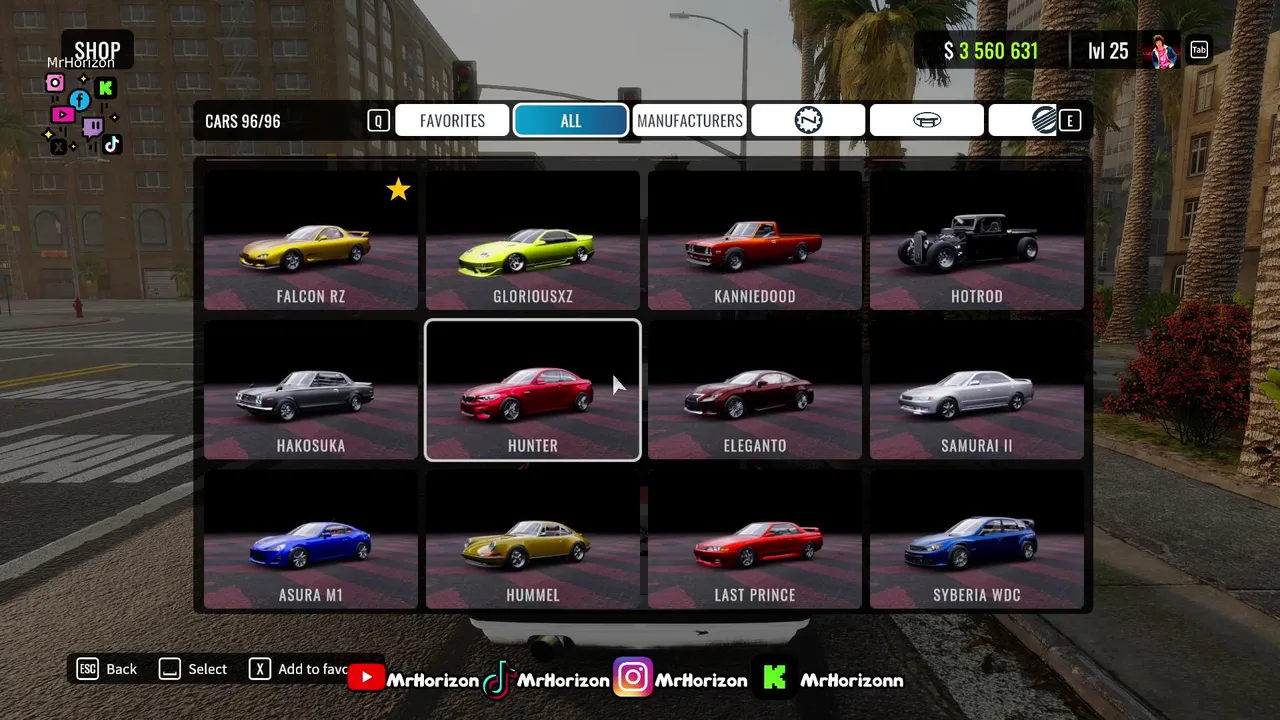The height and width of the screenshot is (720, 1280).
Task: Click the red Hunter car tile
Action: click(533, 390)
